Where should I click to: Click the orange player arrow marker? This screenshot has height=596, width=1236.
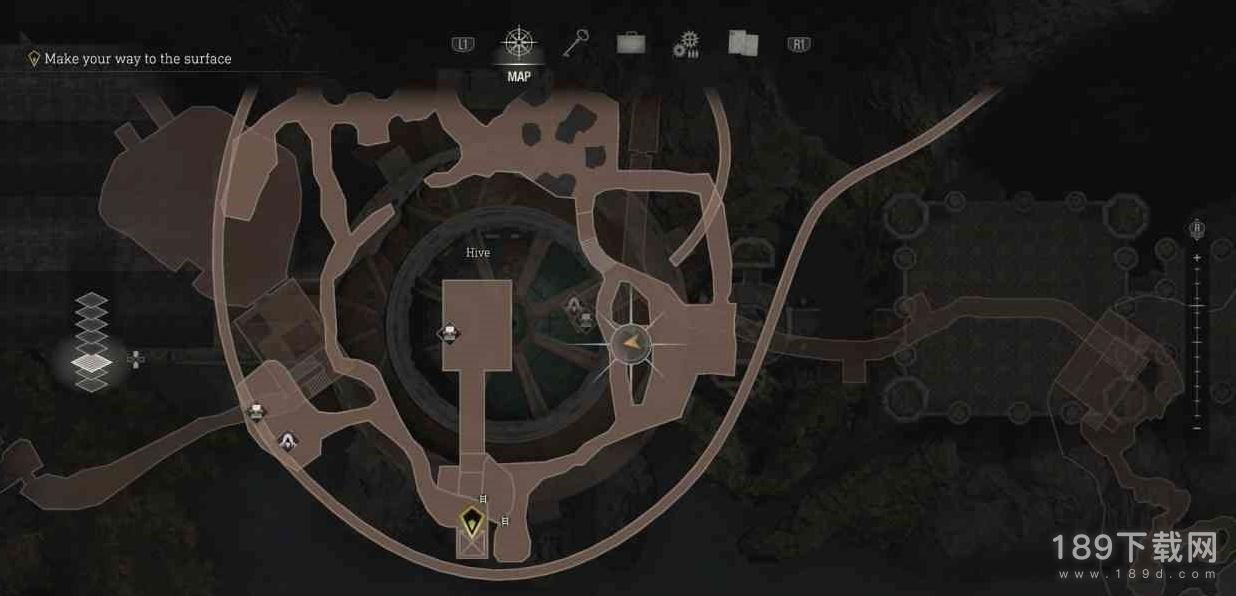coord(631,345)
